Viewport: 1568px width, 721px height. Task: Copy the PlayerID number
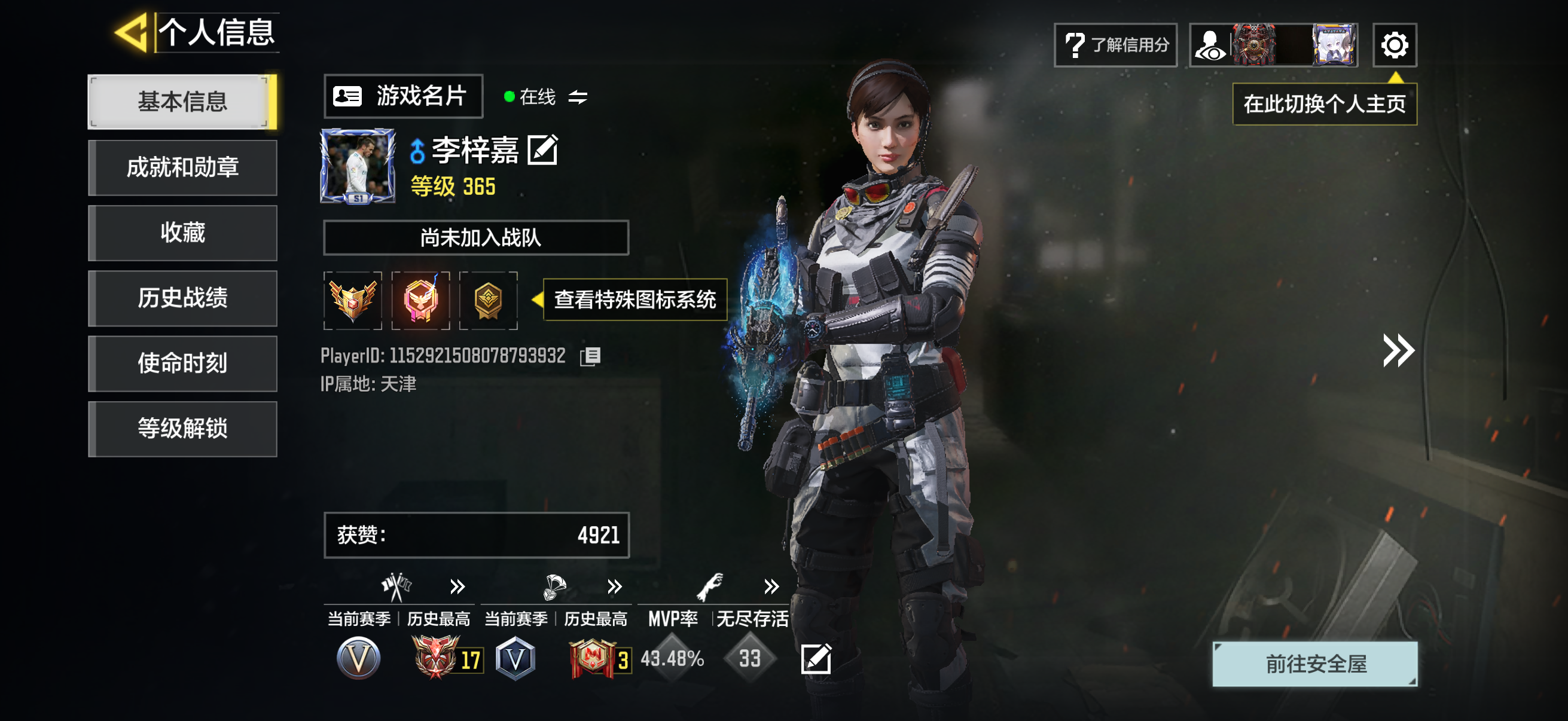590,356
